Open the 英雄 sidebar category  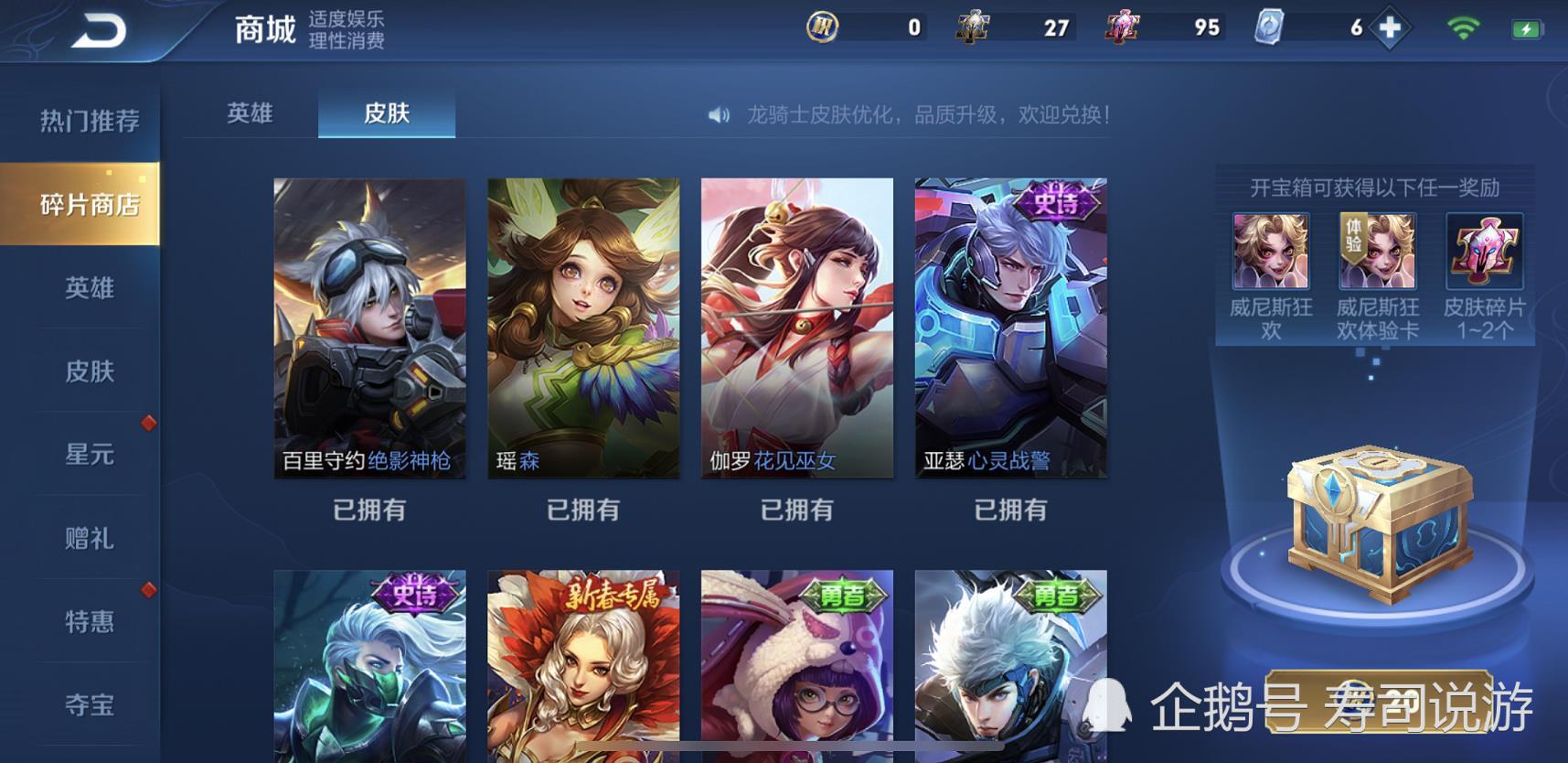point(89,288)
